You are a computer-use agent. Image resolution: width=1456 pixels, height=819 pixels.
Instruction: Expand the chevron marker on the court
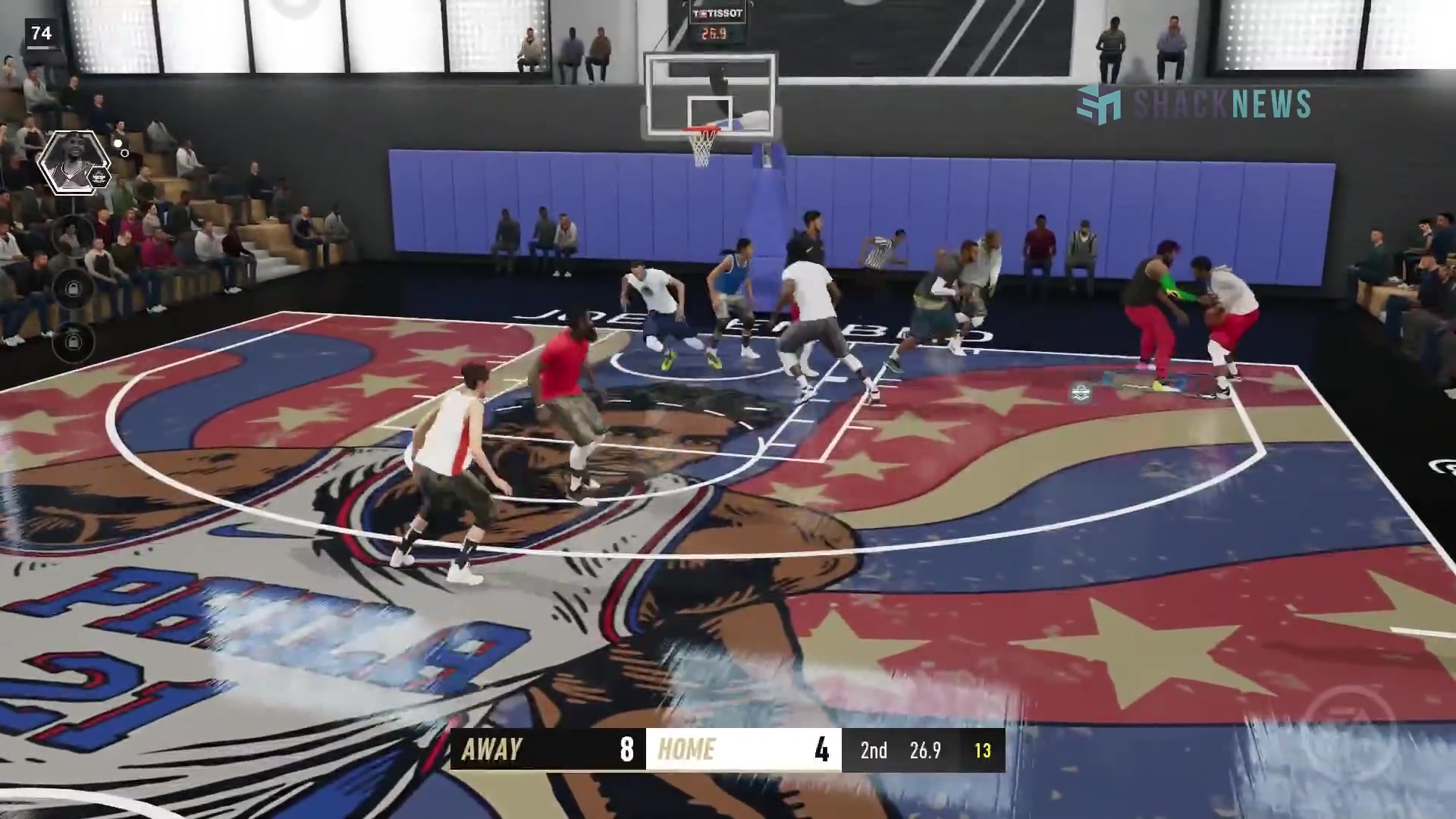(x=1080, y=393)
